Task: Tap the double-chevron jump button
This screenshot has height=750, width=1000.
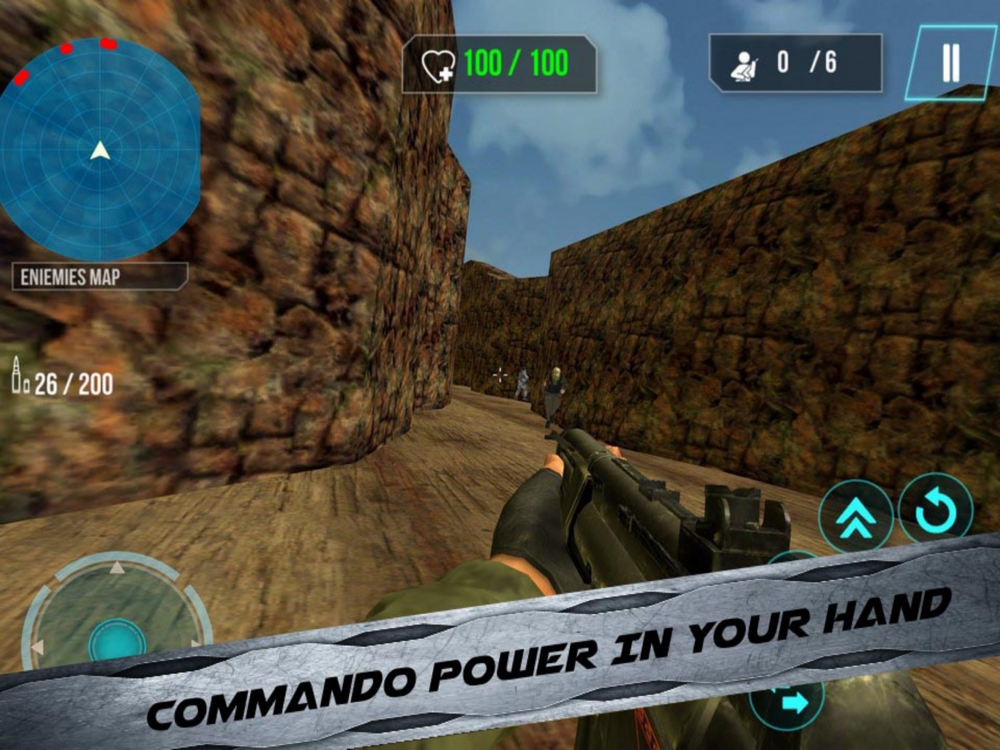Action: 856,517
